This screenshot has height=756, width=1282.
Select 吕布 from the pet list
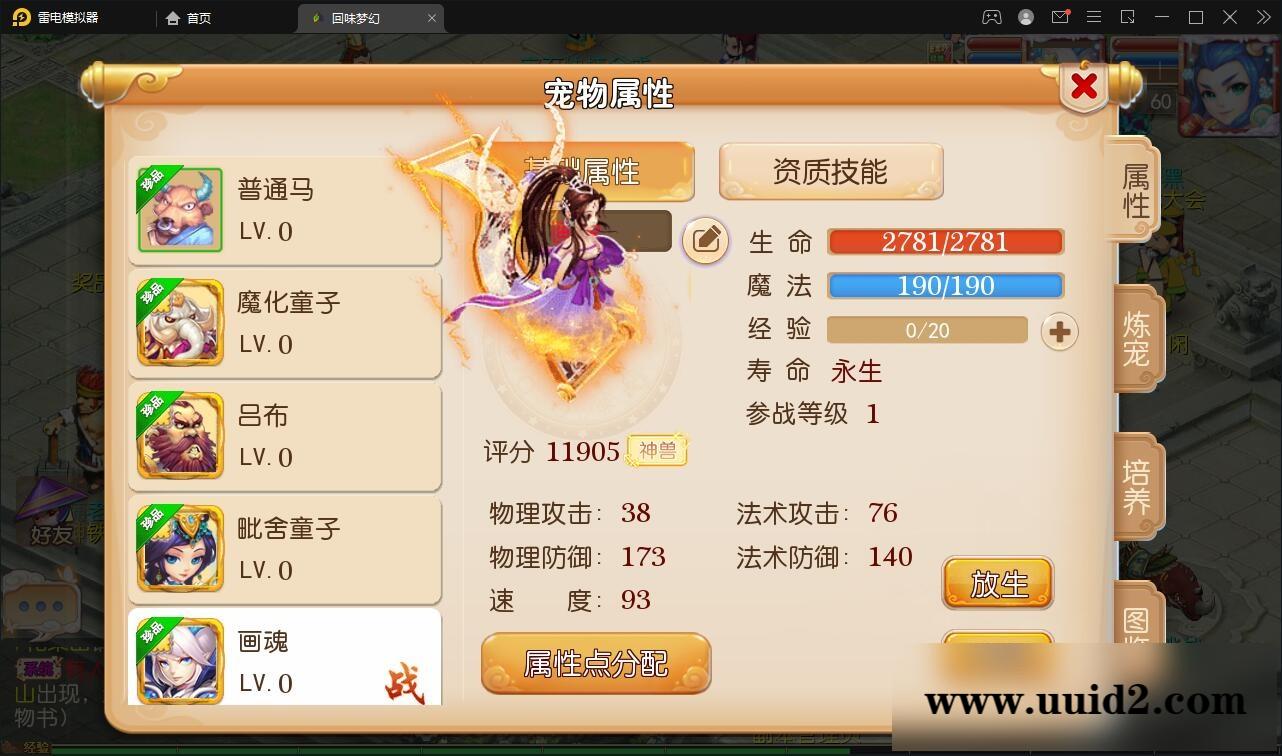[285, 435]
